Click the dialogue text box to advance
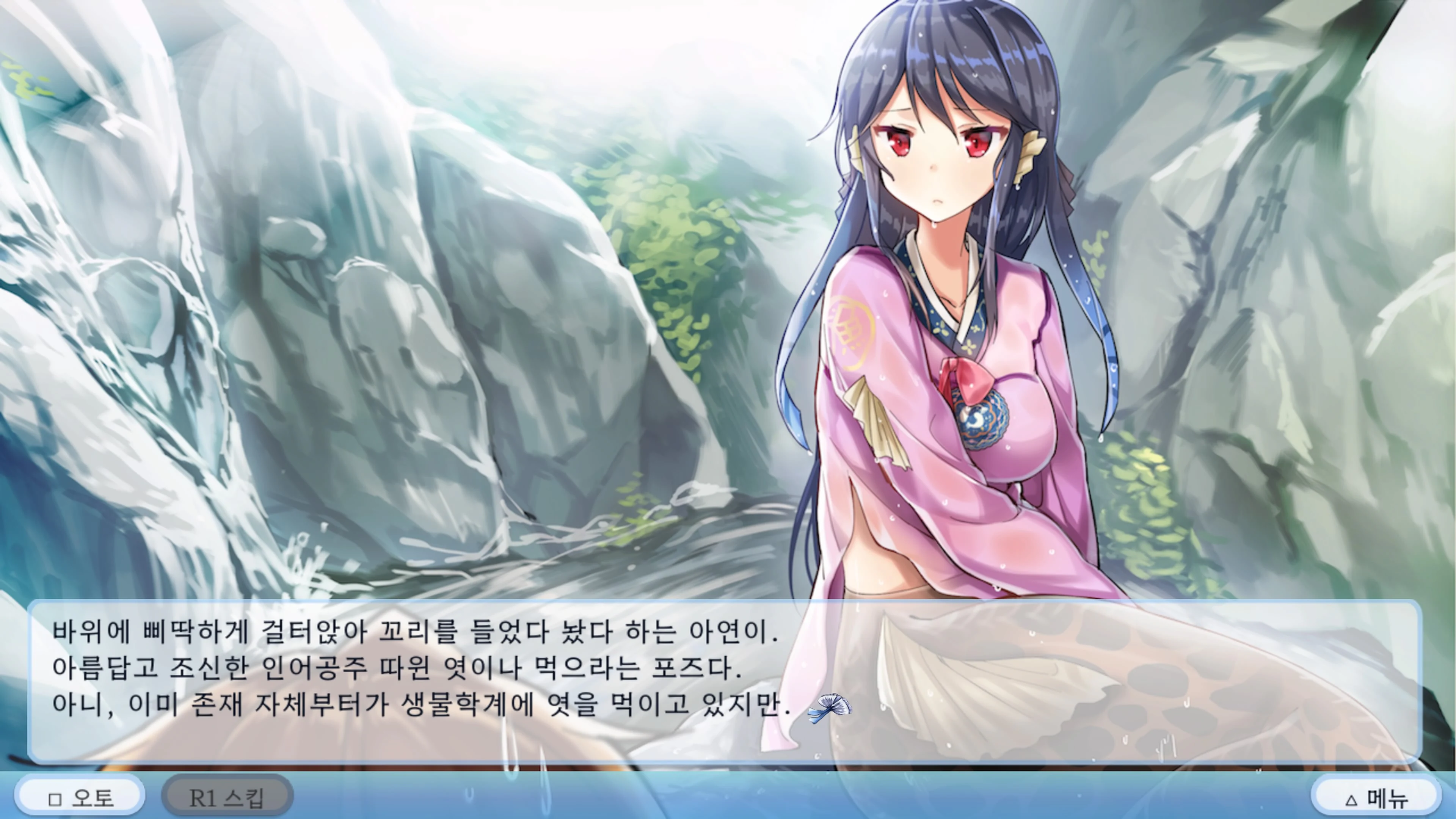1456x819 pixels. (x=723, y=678)
